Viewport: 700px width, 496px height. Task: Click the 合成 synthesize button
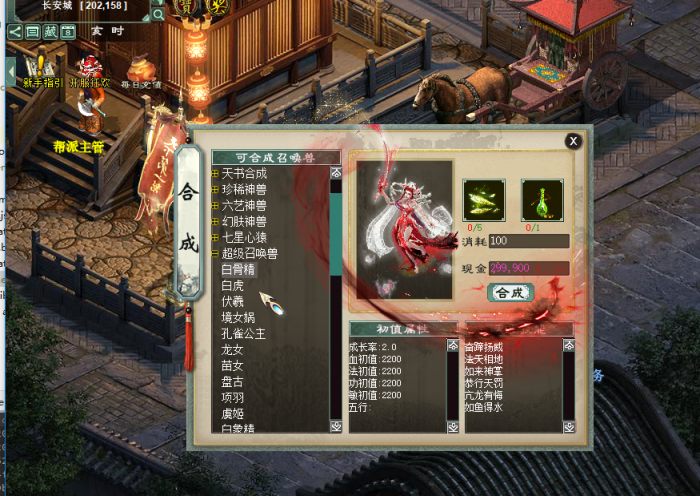tap(510, 293)
